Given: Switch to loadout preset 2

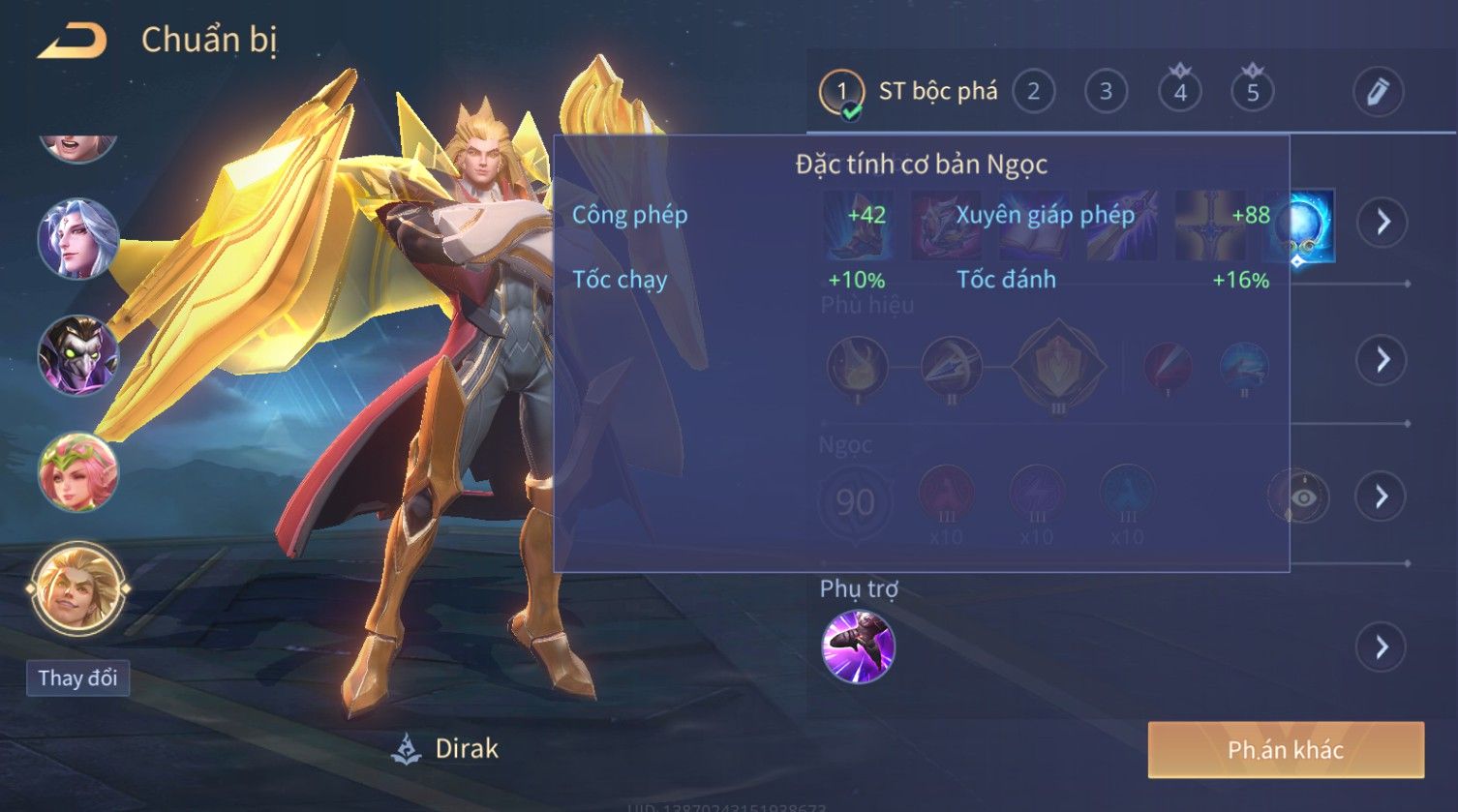Looking at the screenshot, I should 1033,92.
